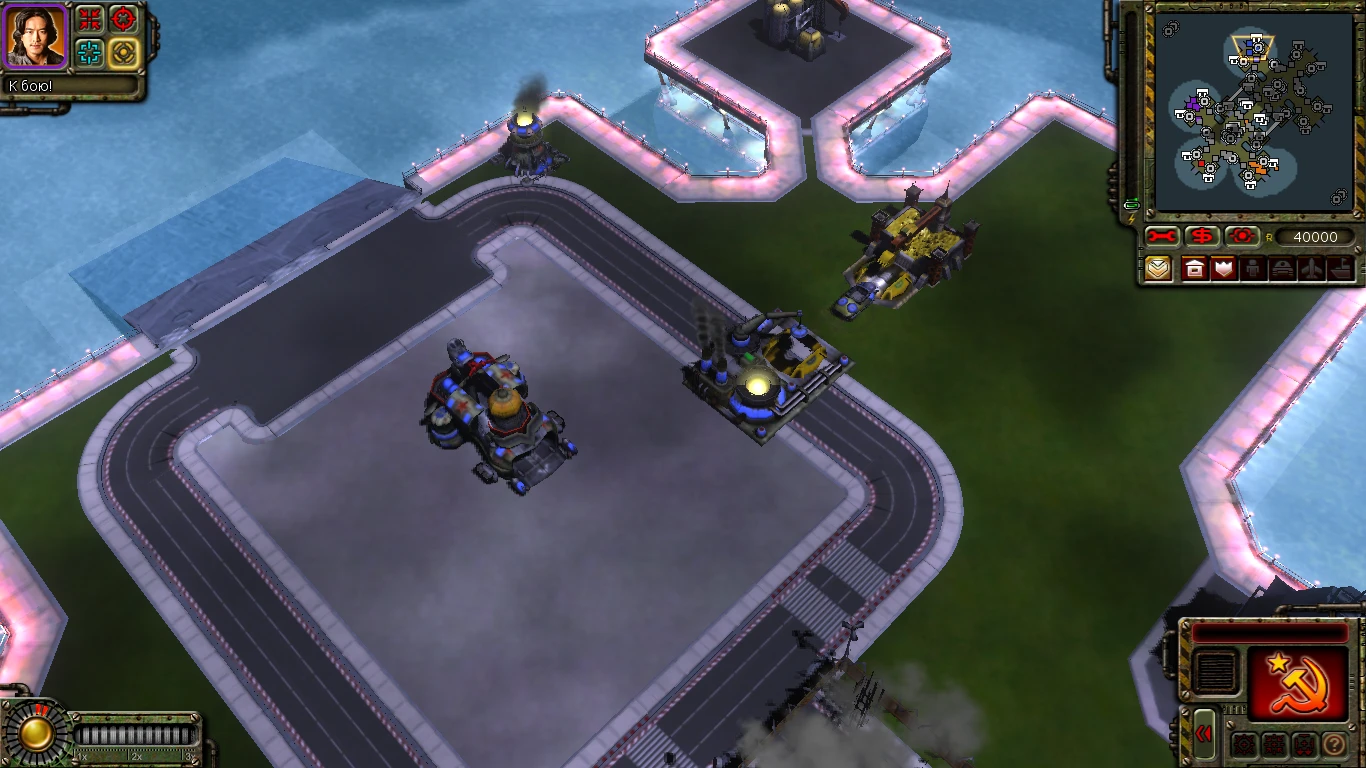
Task: Switch to aggressive stance with red arrows
Action: click(88, 18)
